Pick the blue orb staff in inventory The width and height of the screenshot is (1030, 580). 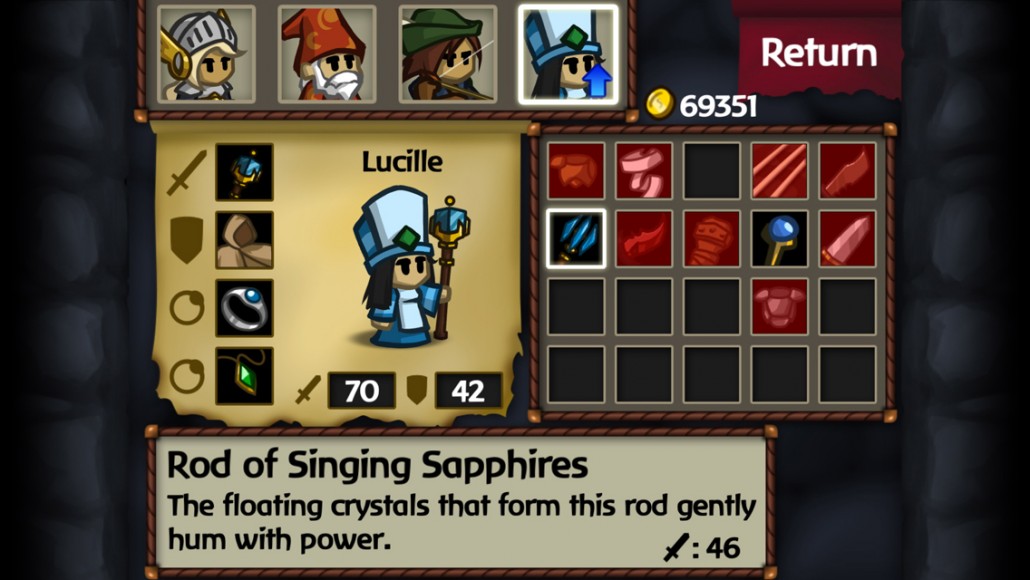780,239
